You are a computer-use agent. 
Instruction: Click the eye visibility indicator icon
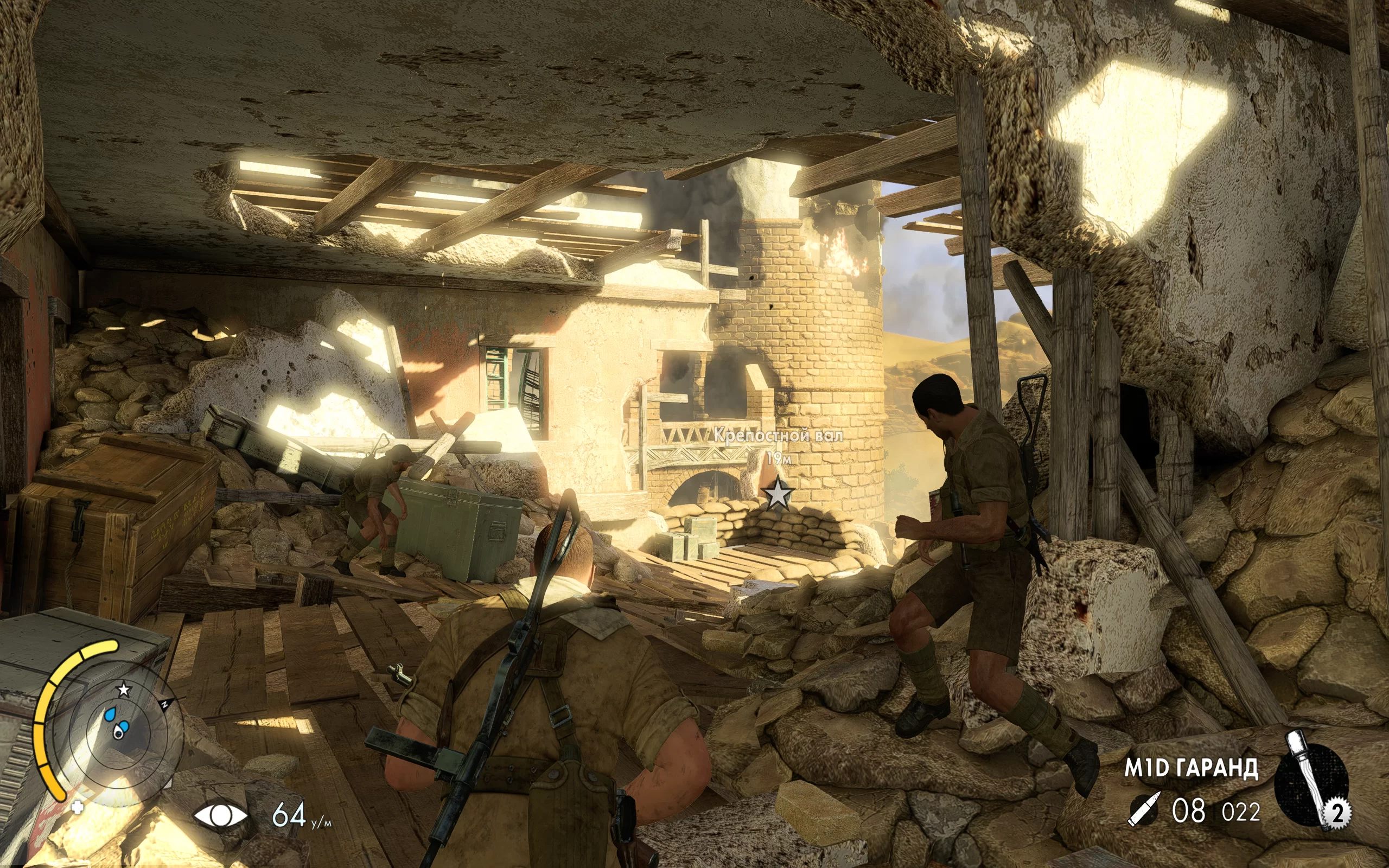click(x=221, y=815)
